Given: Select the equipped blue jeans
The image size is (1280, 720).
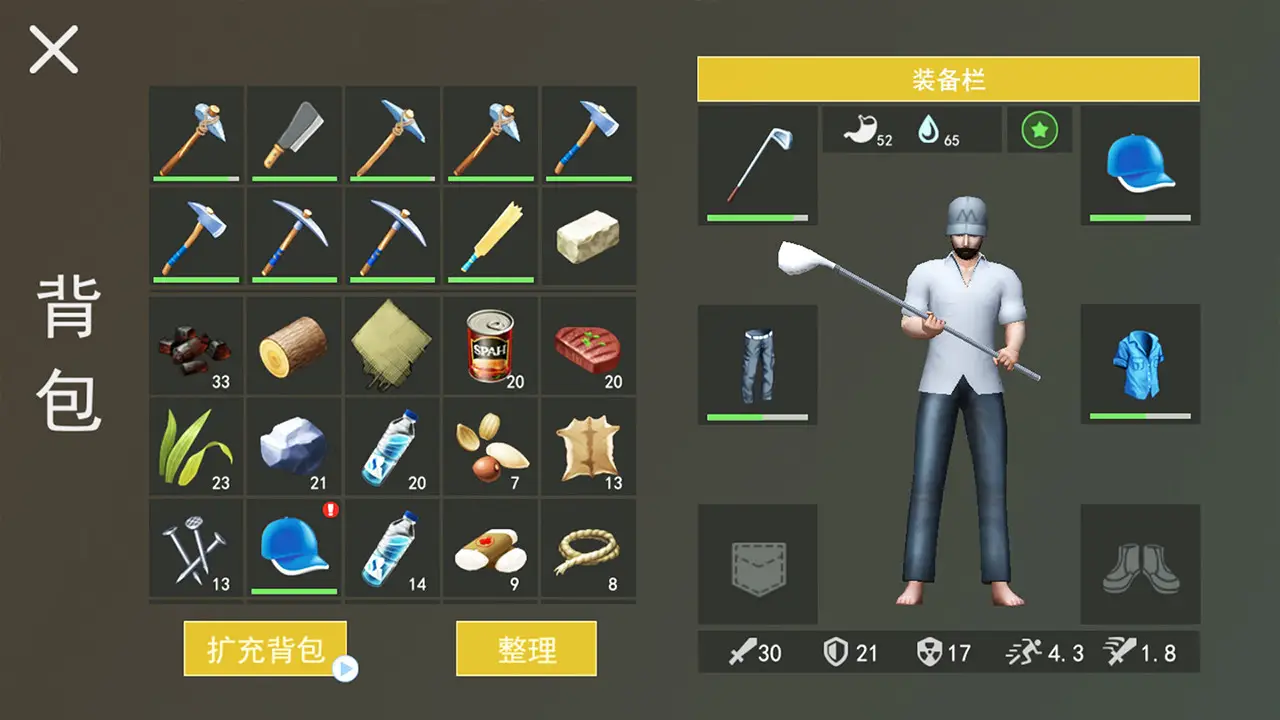Looking at the screenshot, I should [x=757, y=363].
